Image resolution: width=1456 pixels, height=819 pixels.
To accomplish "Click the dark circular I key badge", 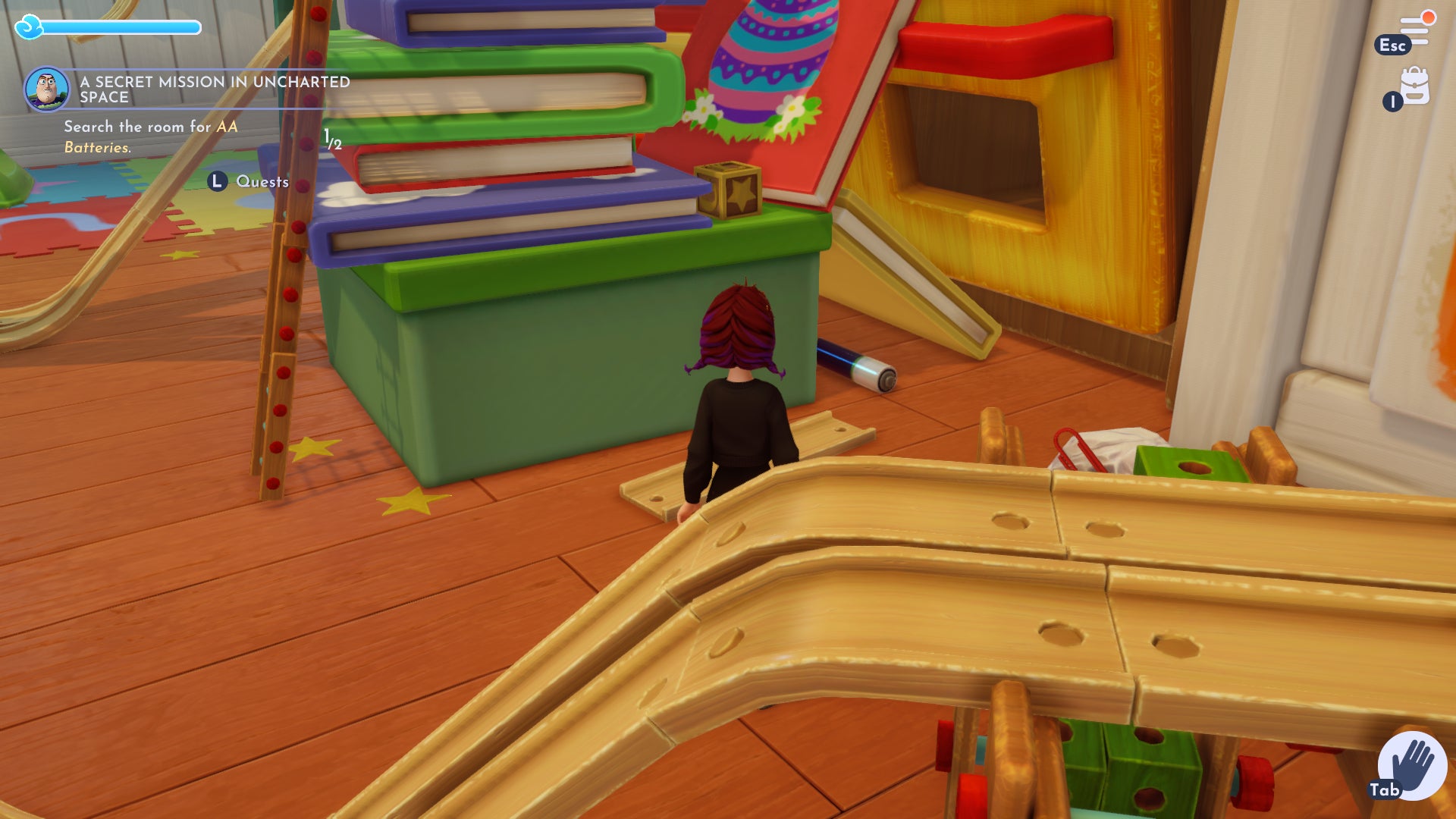I will tap(1393, 102).
